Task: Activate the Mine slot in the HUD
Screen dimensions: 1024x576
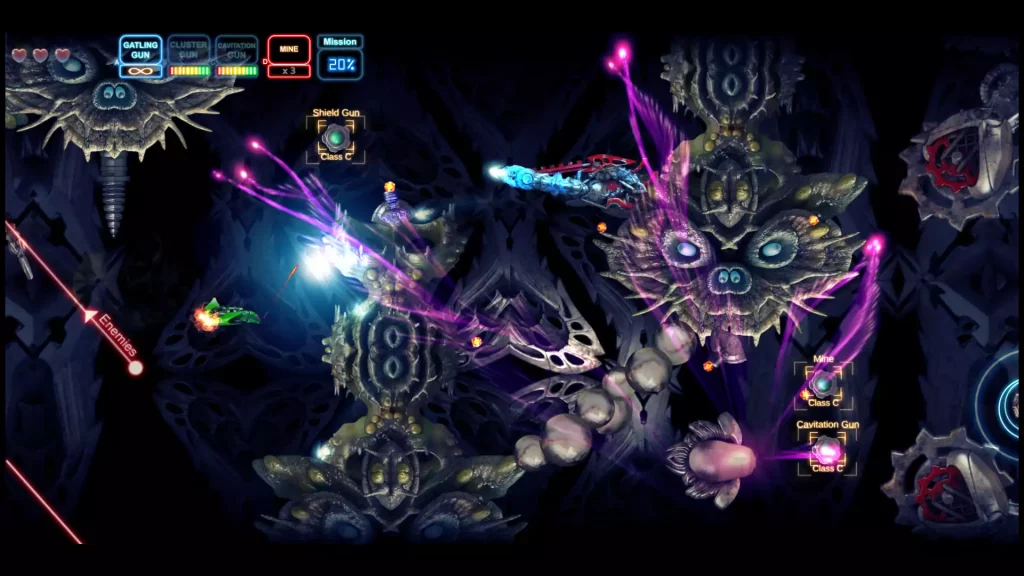Action: (288, 57)
